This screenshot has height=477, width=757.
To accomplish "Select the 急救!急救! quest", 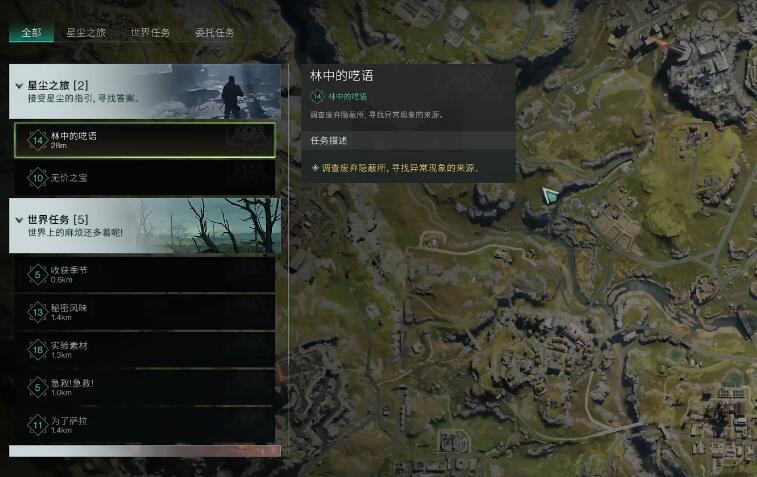I will (145, 387).
